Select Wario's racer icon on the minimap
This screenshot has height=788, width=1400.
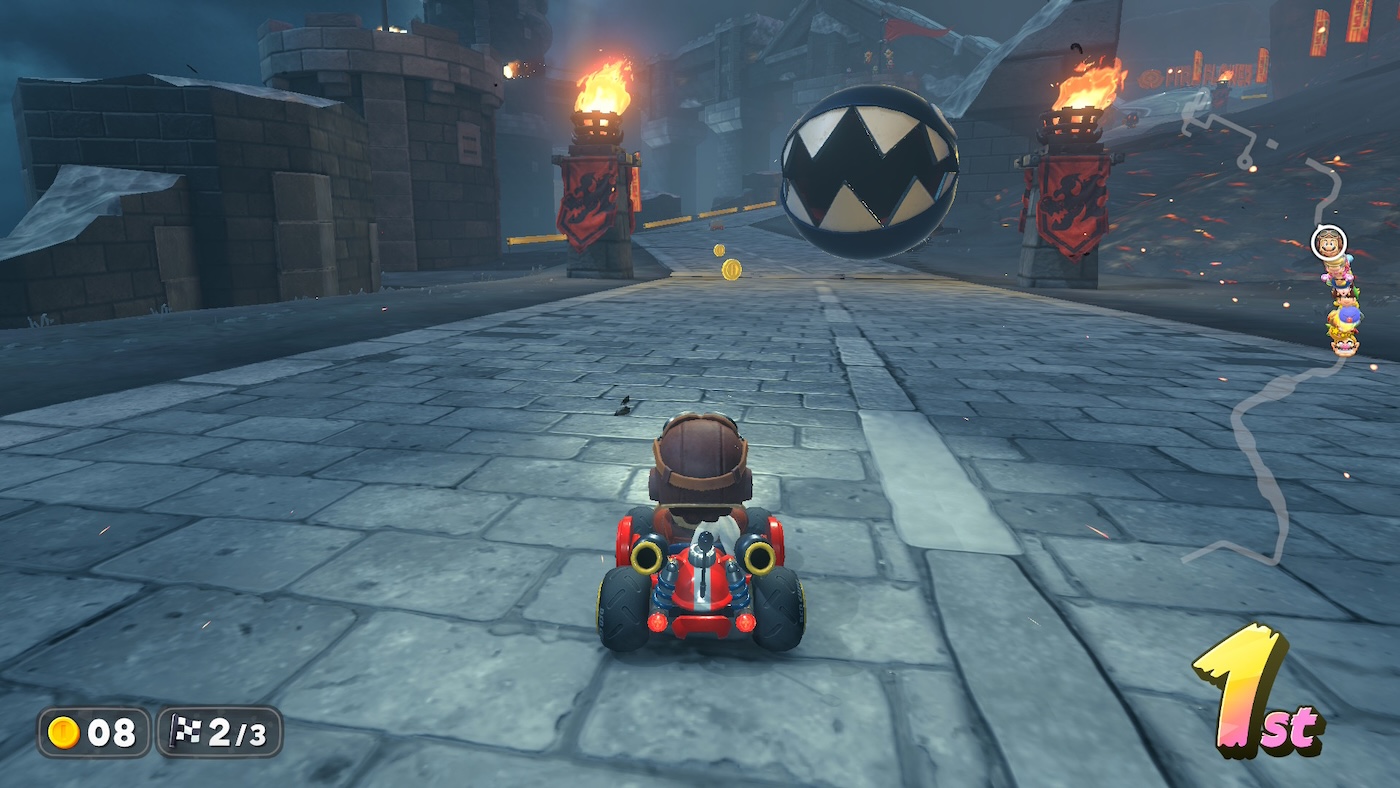pyautogui.click(x=1345, y=344)
